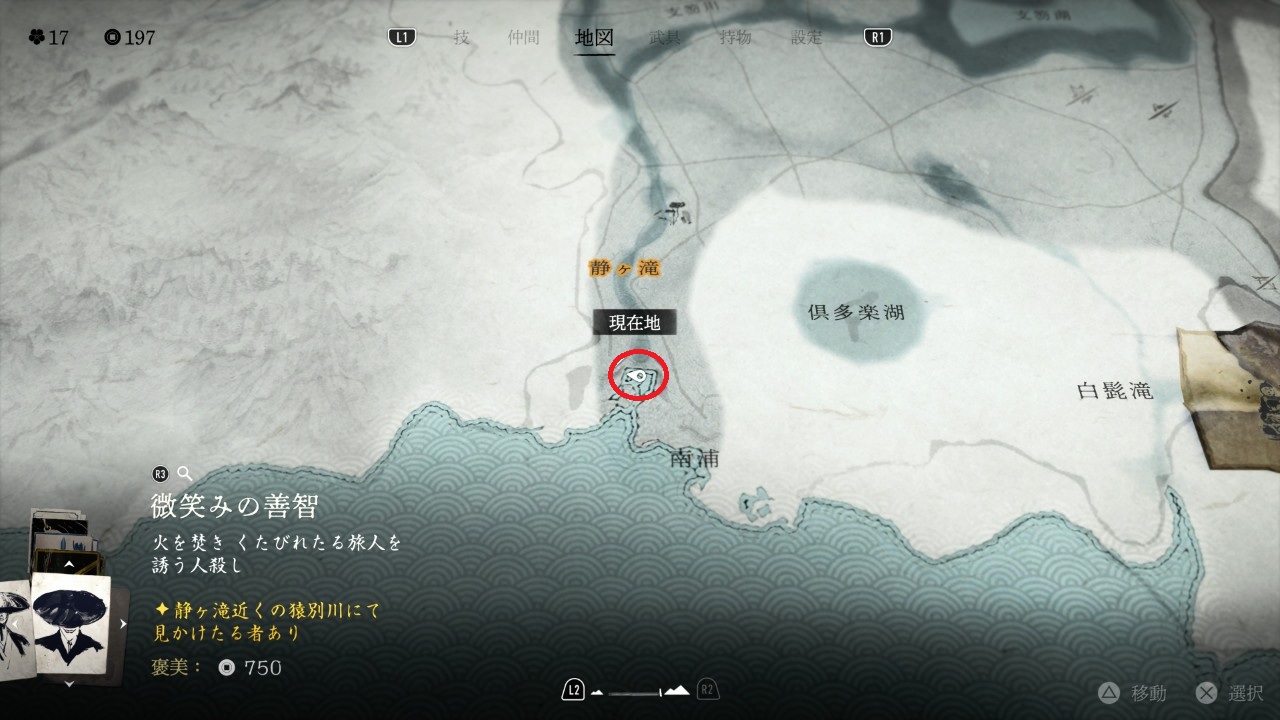Choose the 微笑みの善智 wanted poster card

72,621
